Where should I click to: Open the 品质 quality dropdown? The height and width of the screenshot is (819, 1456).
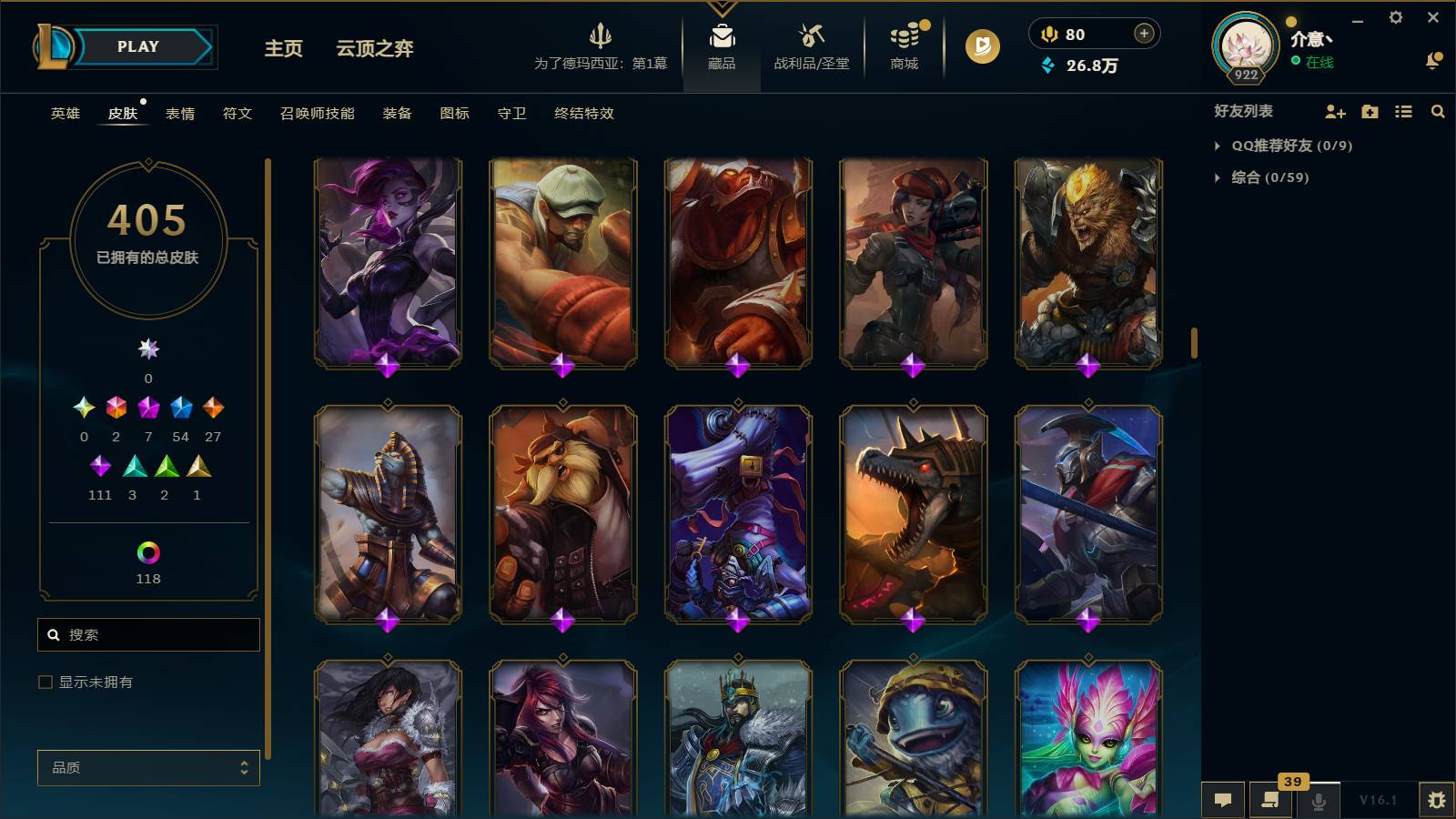(148, 768)
